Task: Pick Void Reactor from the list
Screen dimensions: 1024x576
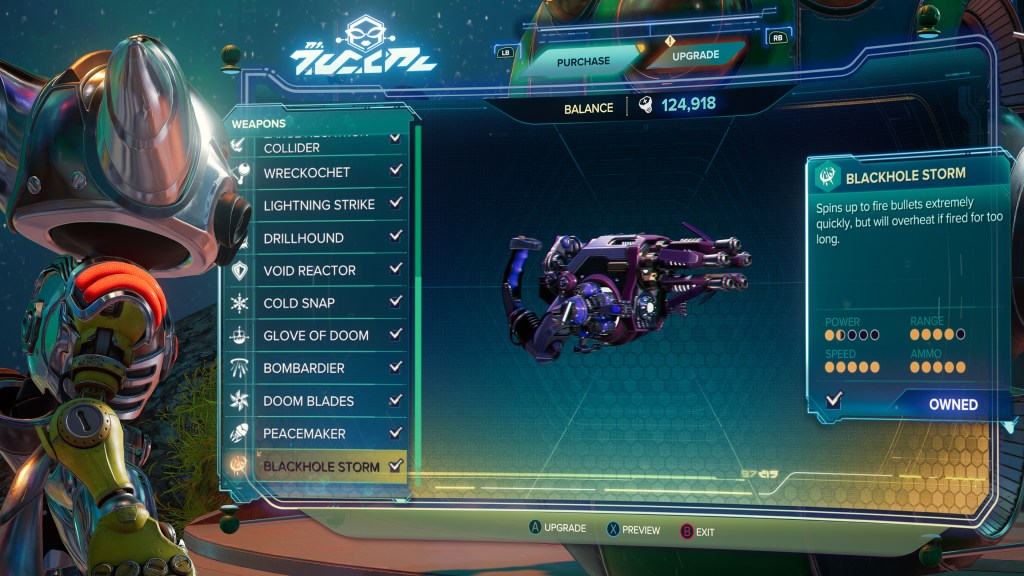Action: click(x=309, y=271)
